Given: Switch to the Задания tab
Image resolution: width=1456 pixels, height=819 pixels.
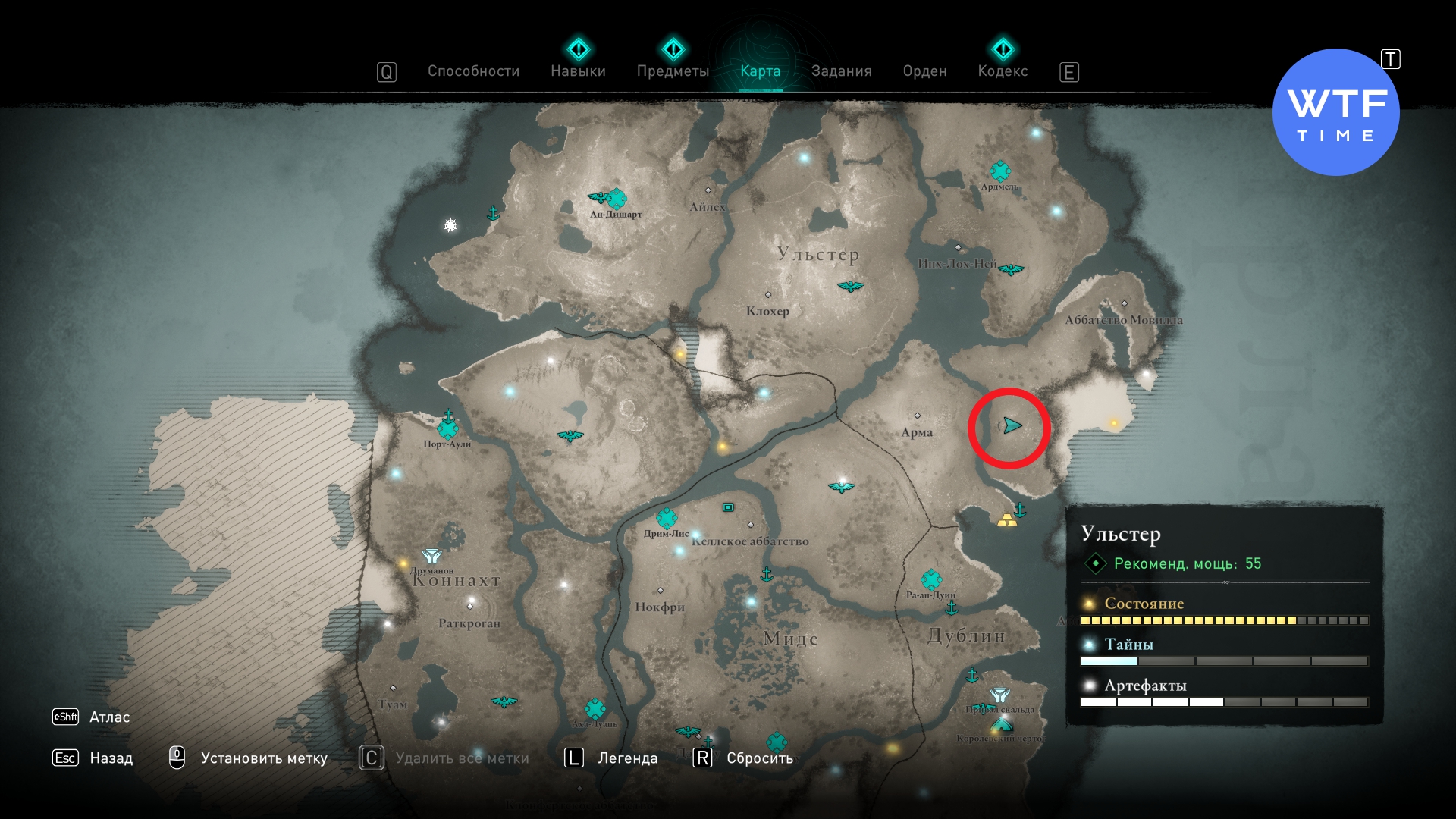Looking at the screenshot, I should point(841,71).
